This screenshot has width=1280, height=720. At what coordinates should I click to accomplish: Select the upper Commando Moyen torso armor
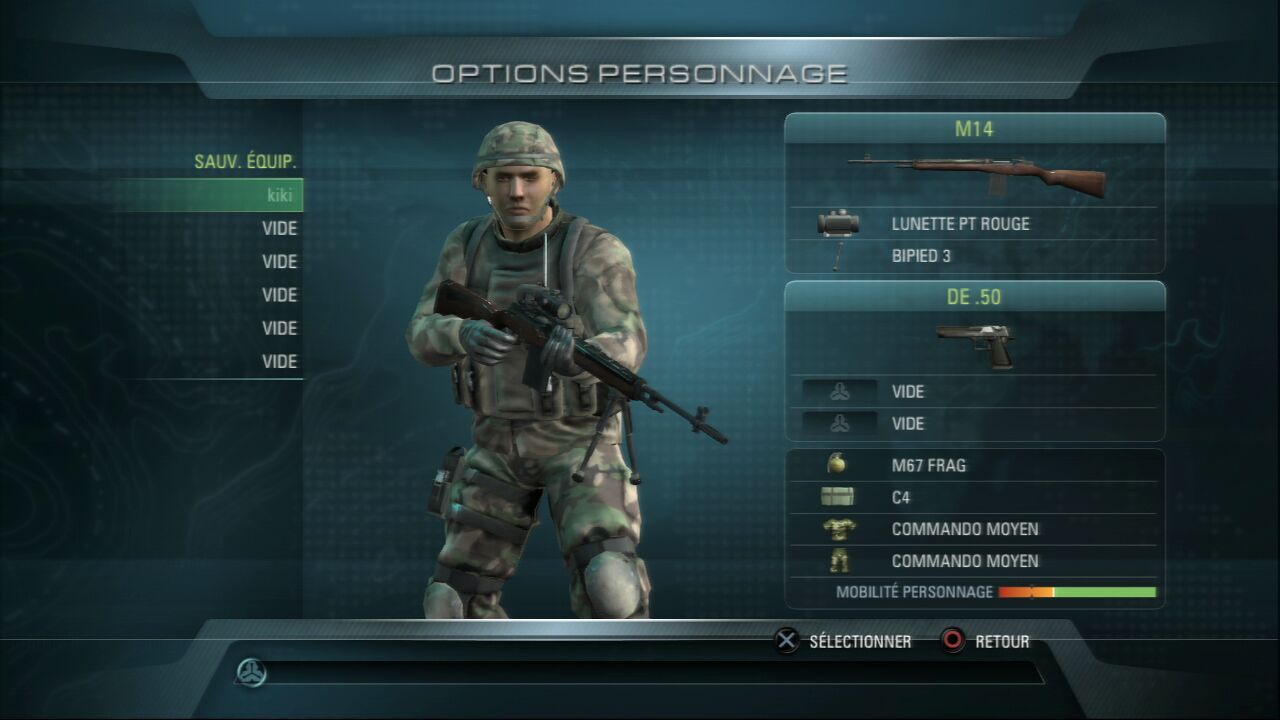[964, 529]
